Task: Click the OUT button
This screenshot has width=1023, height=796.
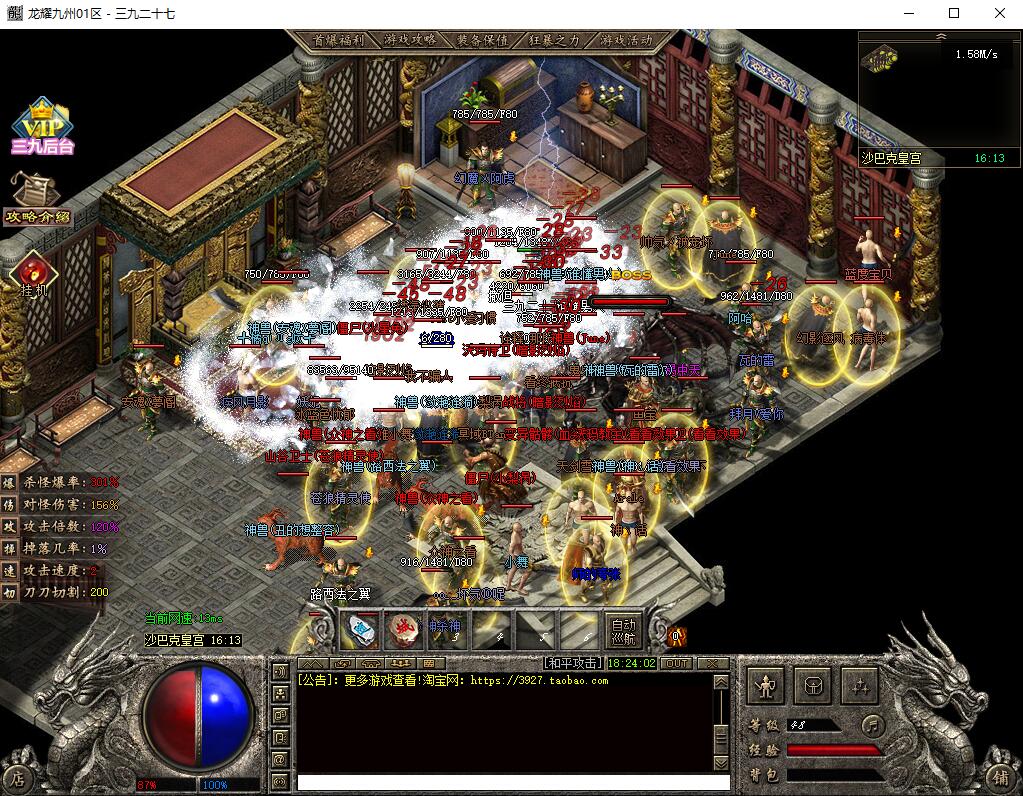Action: (677, 663)
